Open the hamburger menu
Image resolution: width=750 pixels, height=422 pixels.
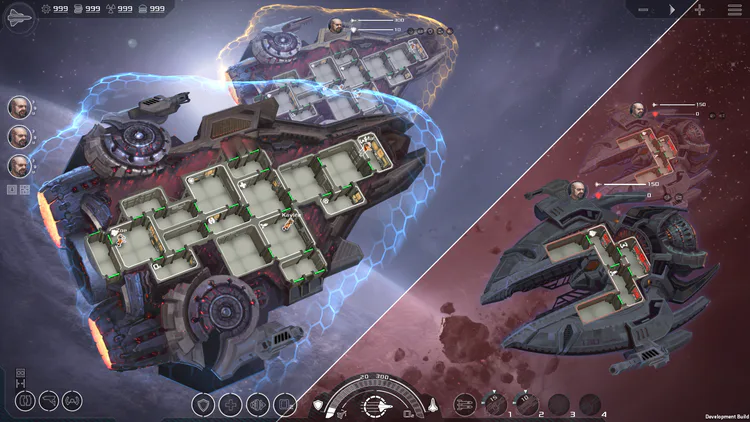point(735,9)
